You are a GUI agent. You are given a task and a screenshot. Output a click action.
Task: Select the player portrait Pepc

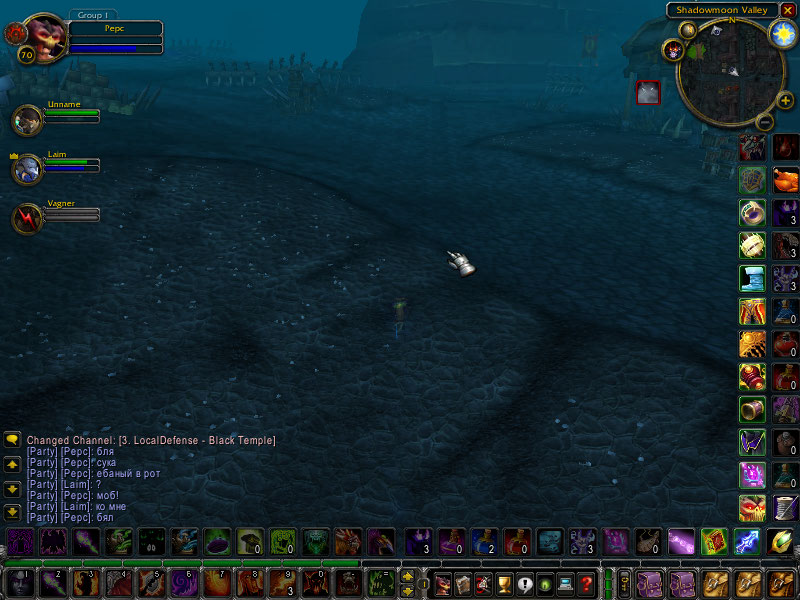point(41,36)
